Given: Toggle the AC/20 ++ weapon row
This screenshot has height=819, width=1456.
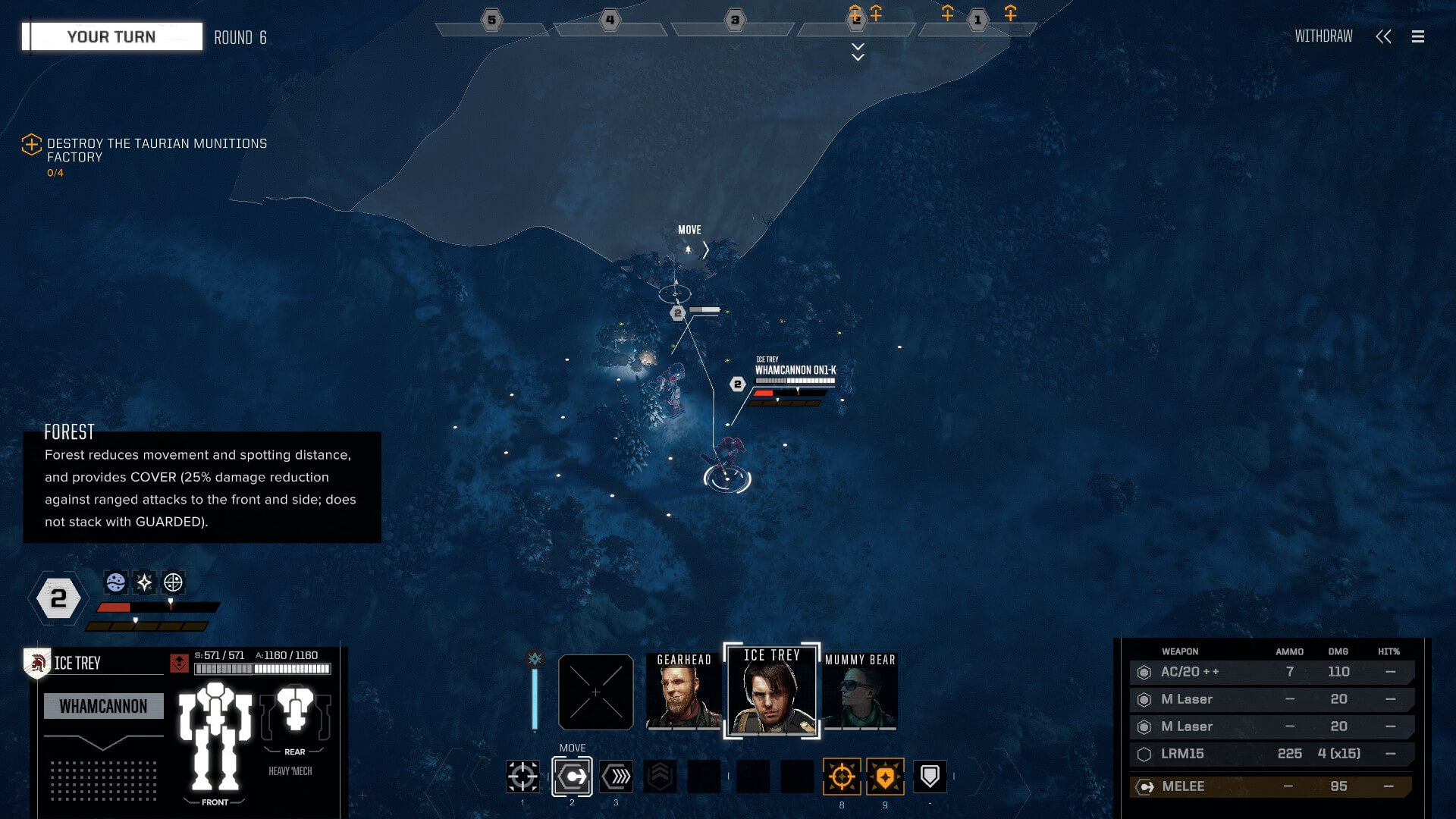Looking at the screenshot, I should 1270,672.
